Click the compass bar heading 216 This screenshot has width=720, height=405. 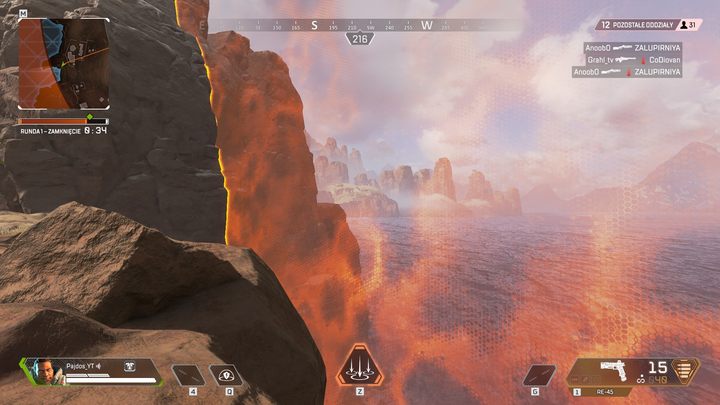pyautogui.click(x=359, y=38)
